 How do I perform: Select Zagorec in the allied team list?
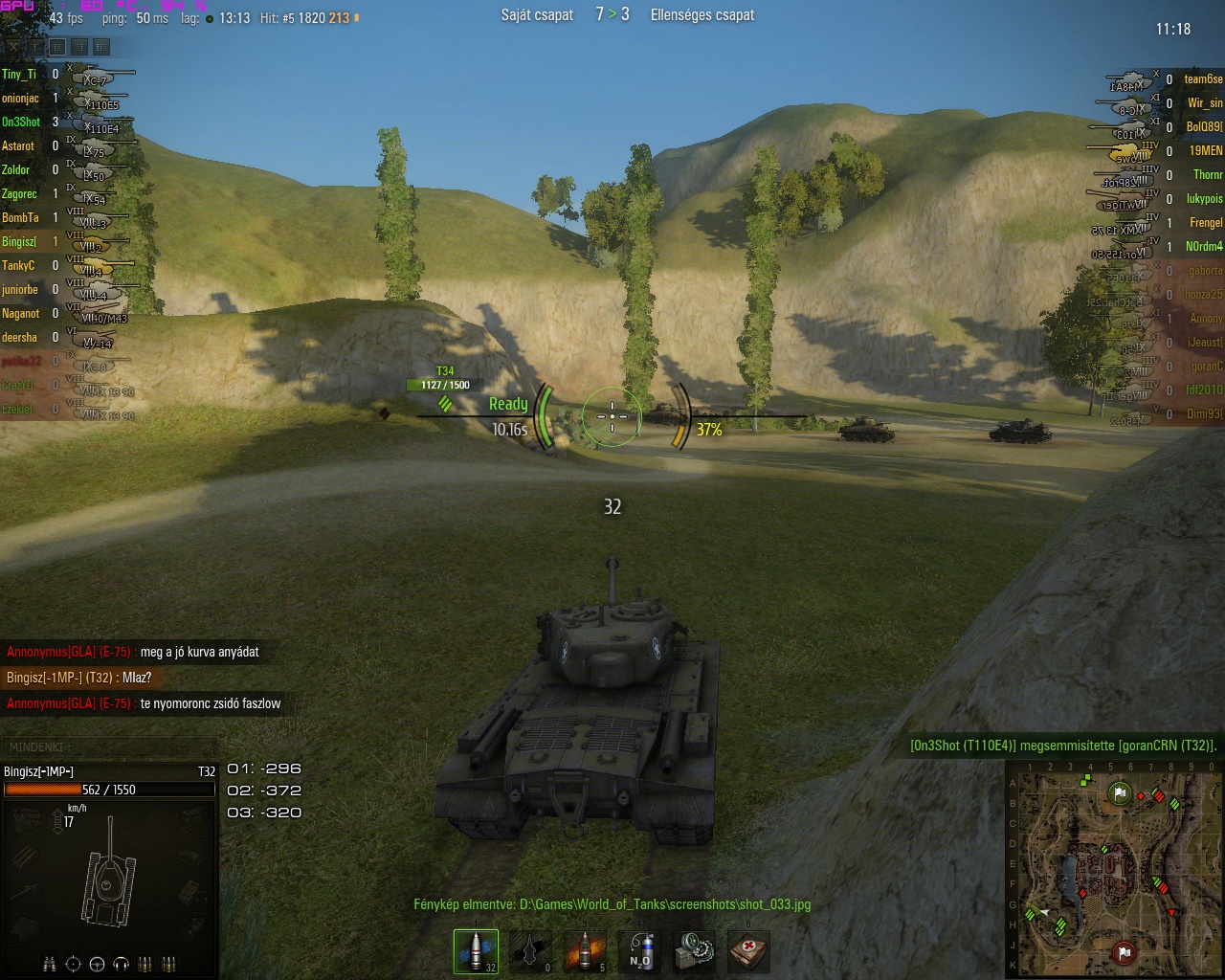(19, 194)
